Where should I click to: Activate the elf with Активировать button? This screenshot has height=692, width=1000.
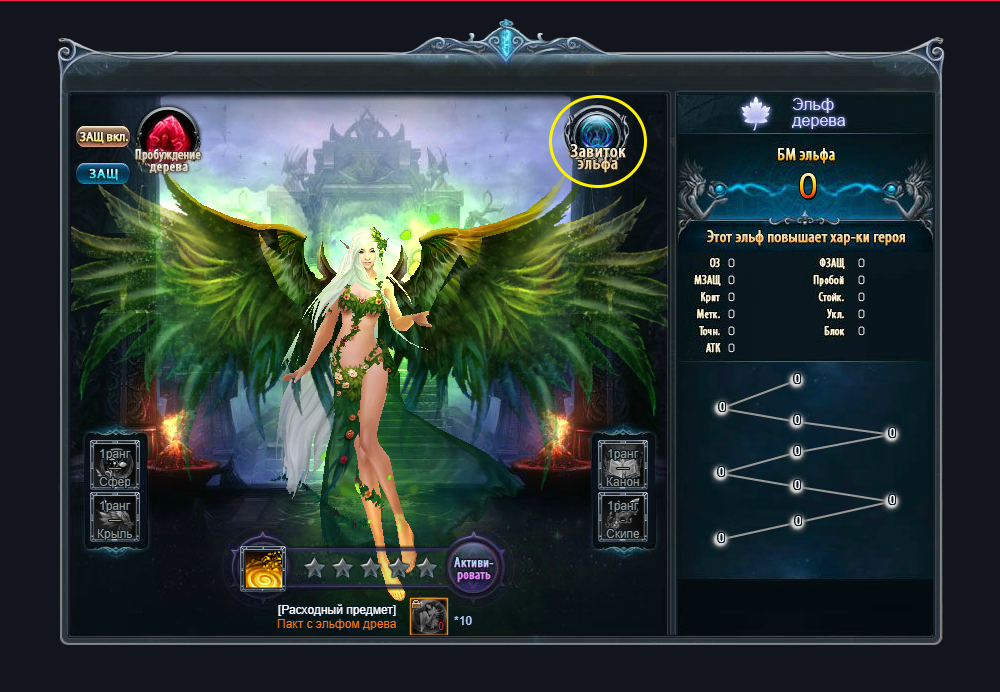[x=472, y=568]
